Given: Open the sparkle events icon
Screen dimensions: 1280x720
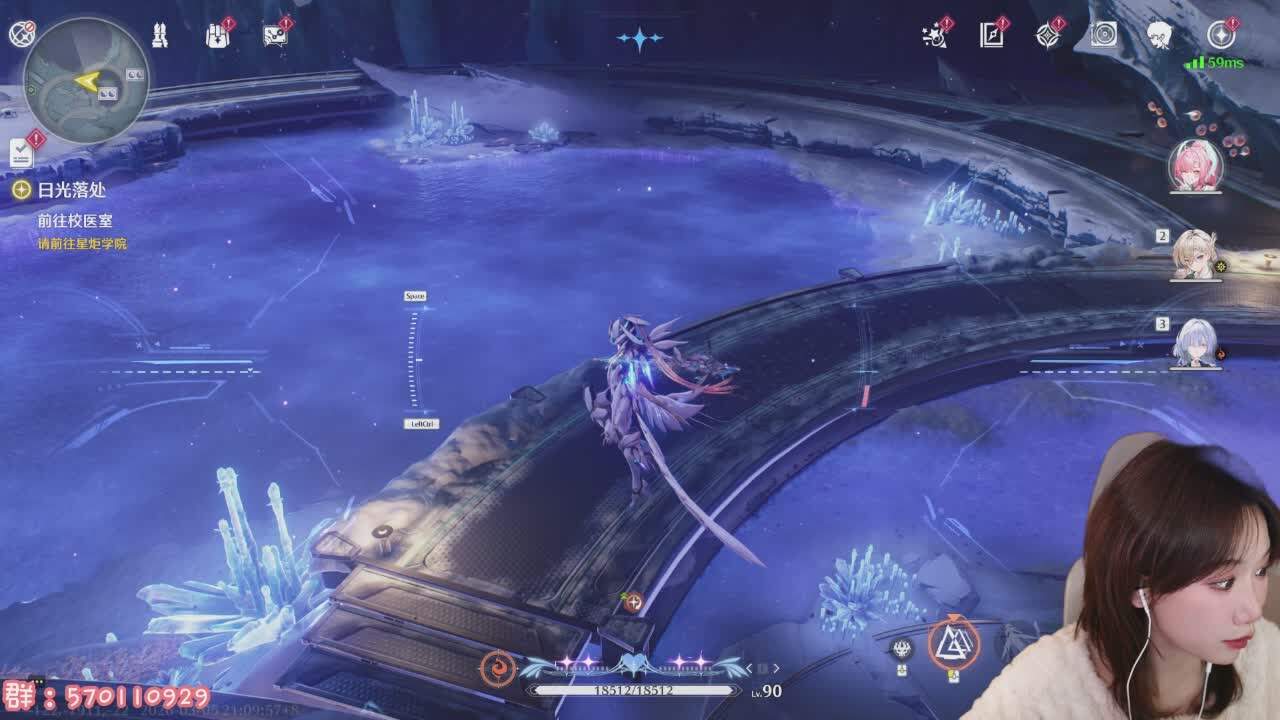Looking at the screenshot, I should click(x=934, y=35).
